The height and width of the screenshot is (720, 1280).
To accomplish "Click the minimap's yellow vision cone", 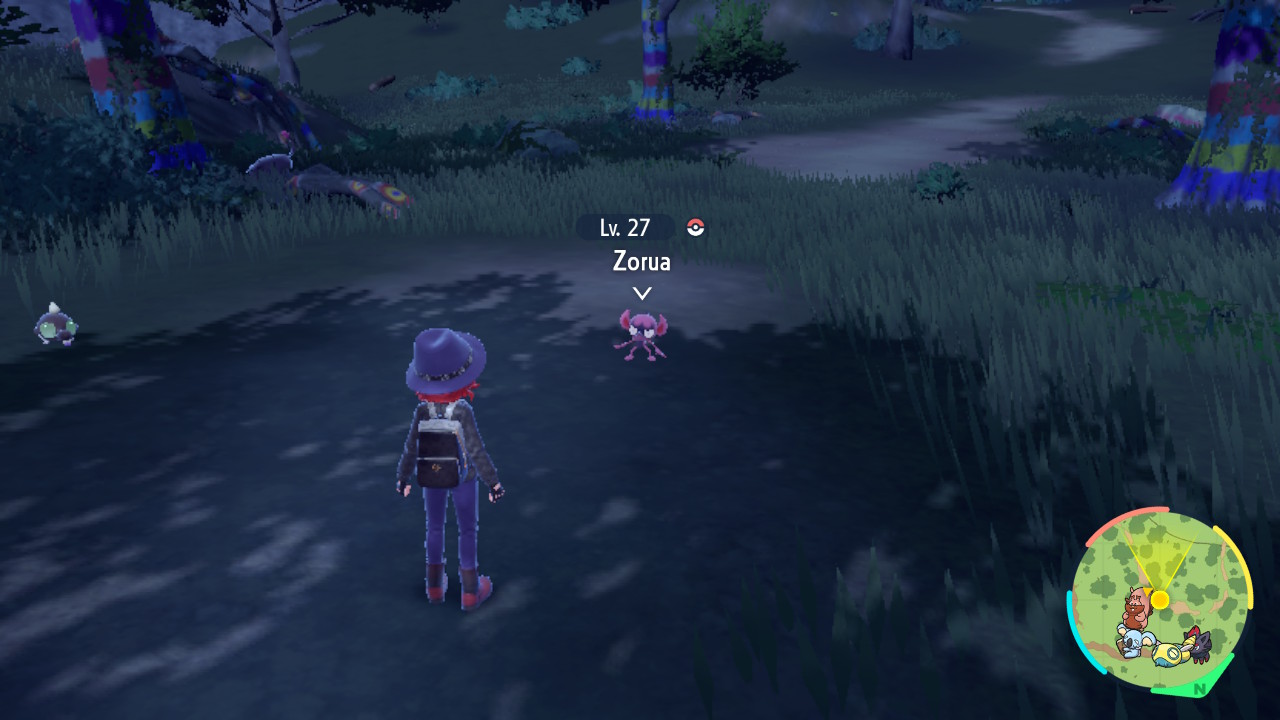I will click(1161, 561).
